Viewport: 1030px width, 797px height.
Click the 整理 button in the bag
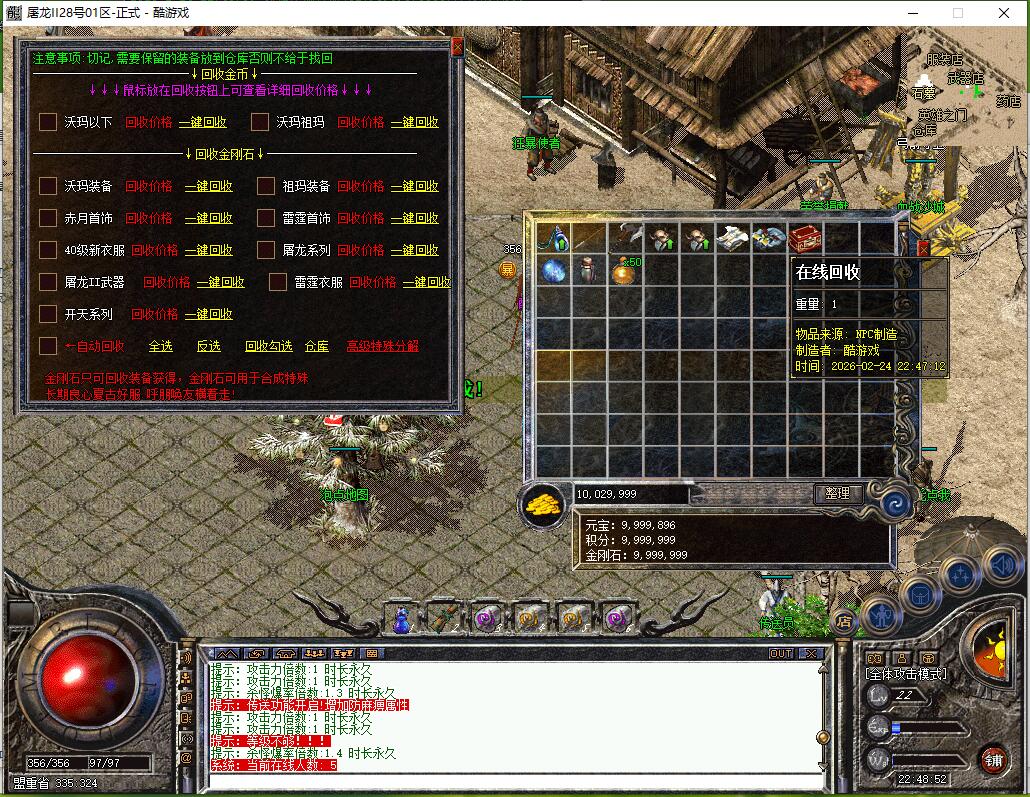point(837,493)
